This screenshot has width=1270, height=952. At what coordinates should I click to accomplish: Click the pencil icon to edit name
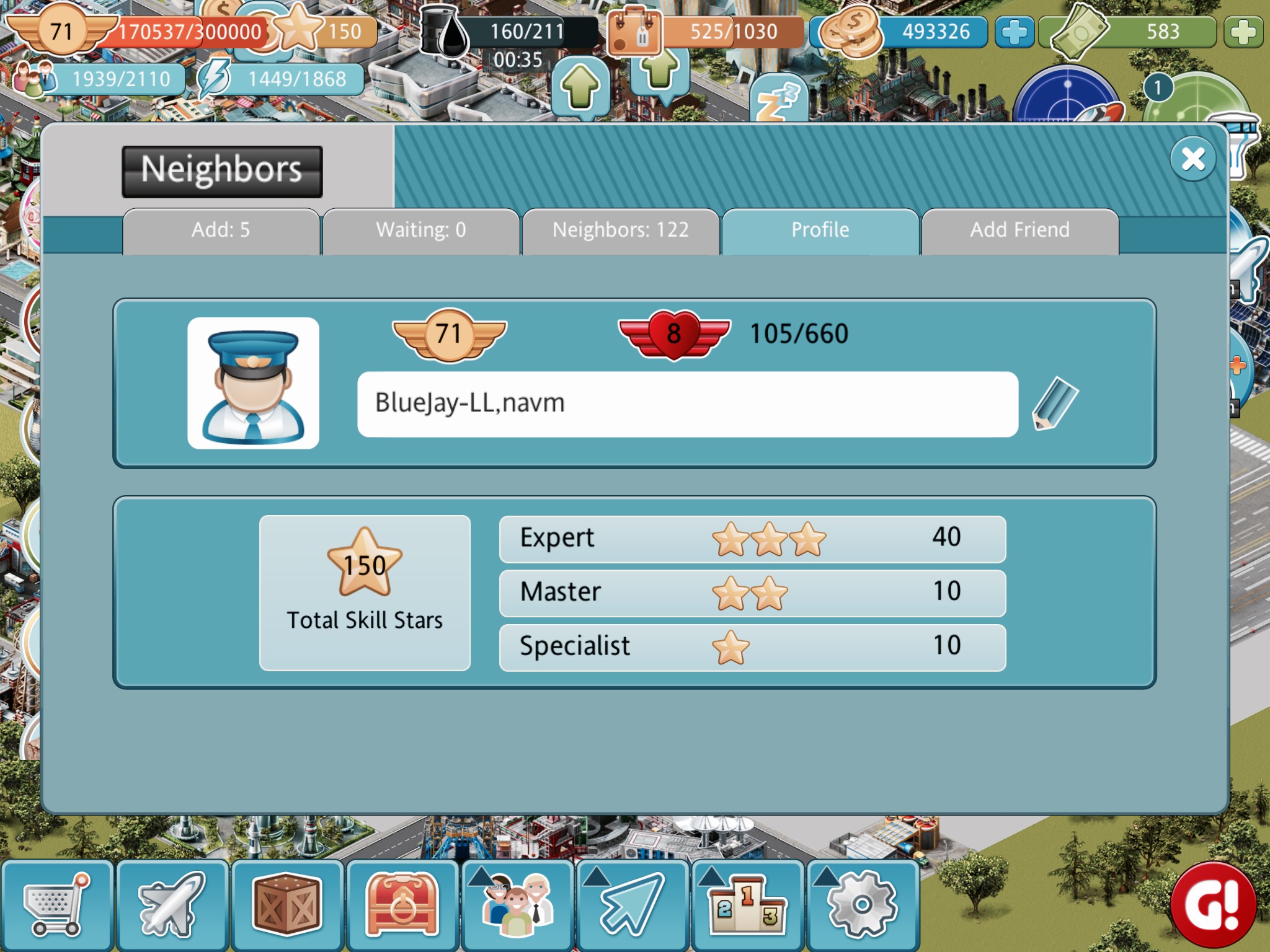pos(1055,403)
